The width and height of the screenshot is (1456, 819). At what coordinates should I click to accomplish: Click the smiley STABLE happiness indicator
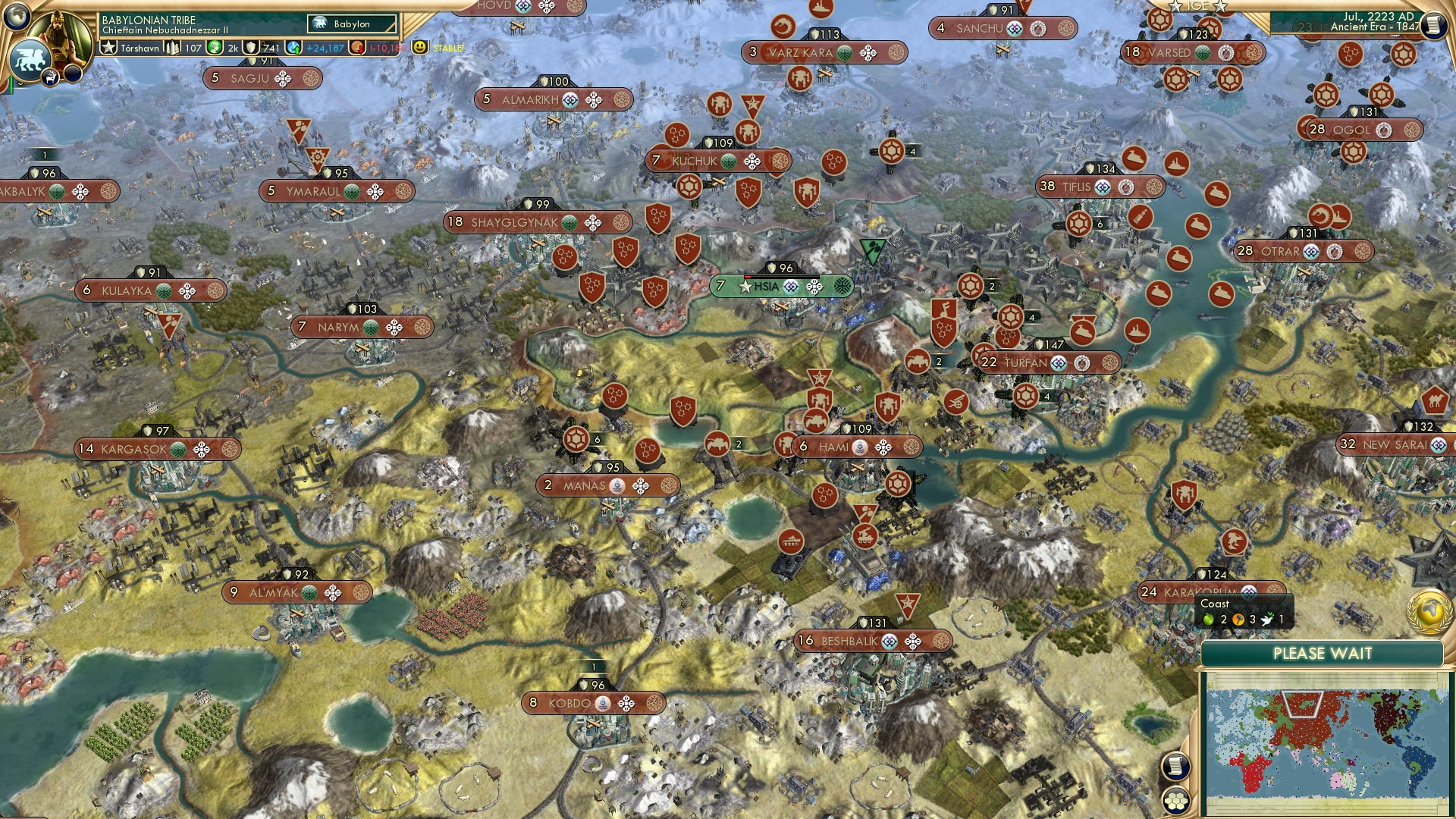(419, 48)
